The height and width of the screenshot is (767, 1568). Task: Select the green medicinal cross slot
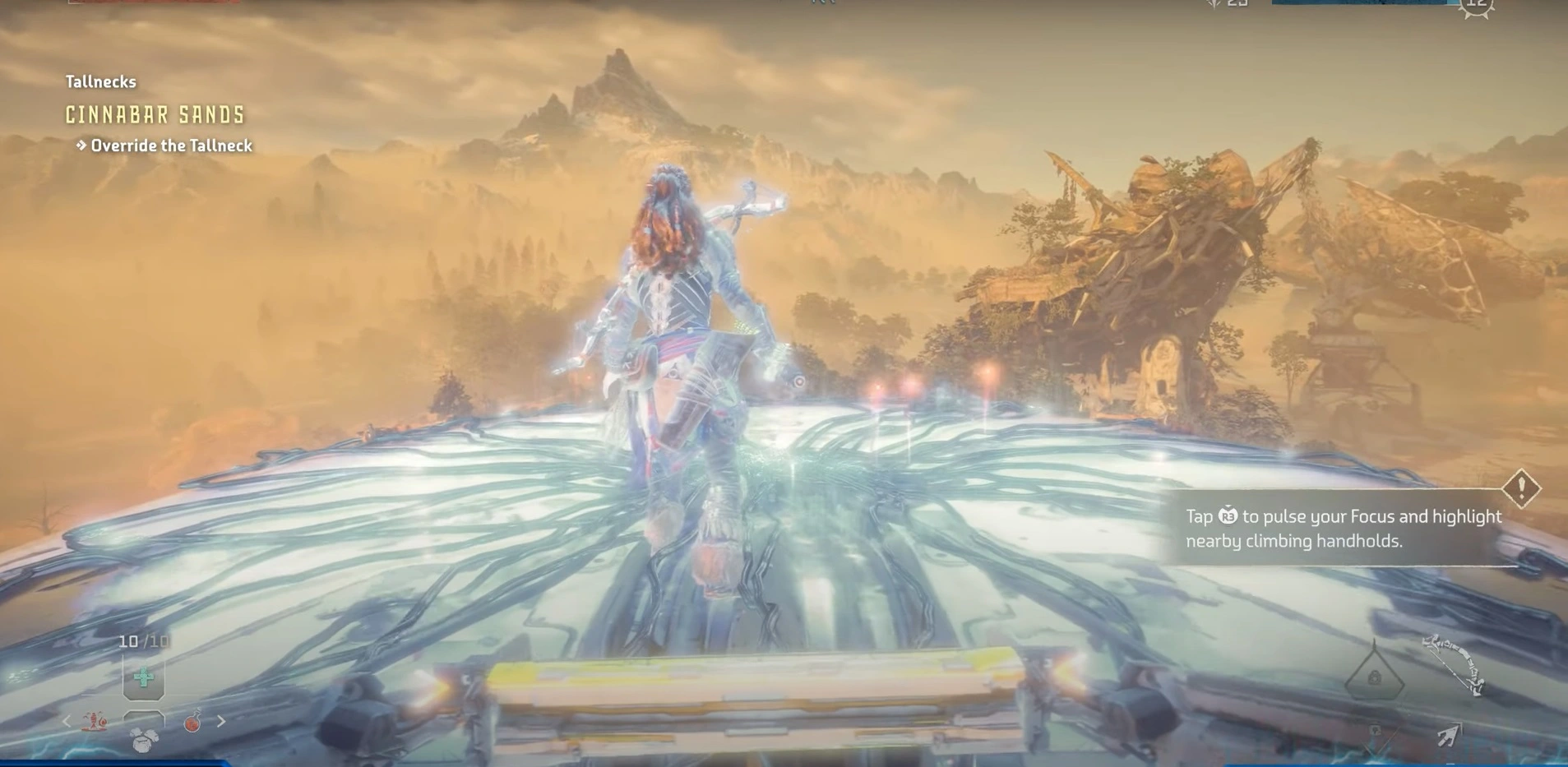144,678
